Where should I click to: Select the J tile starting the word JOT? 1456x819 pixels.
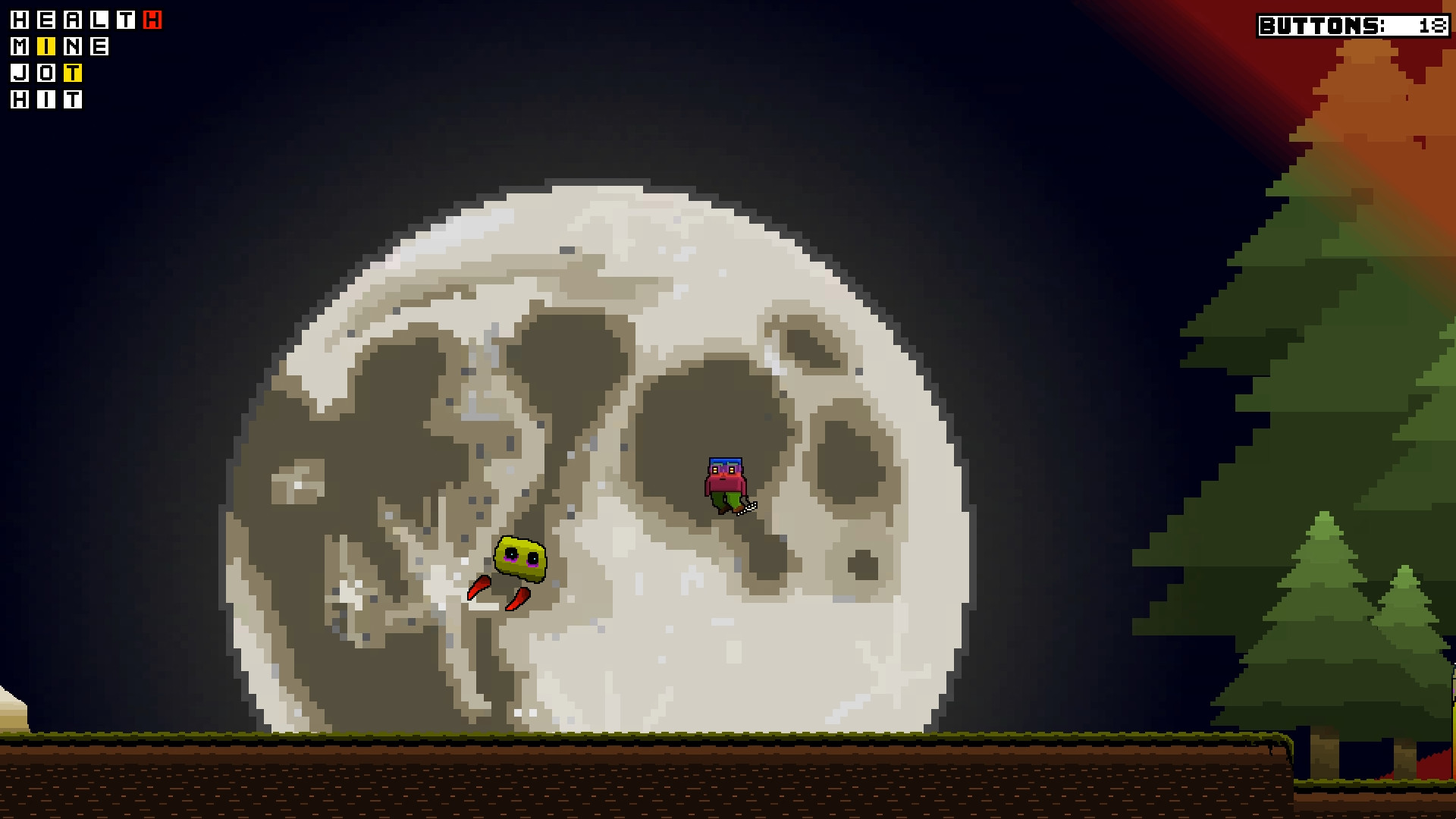19,74
